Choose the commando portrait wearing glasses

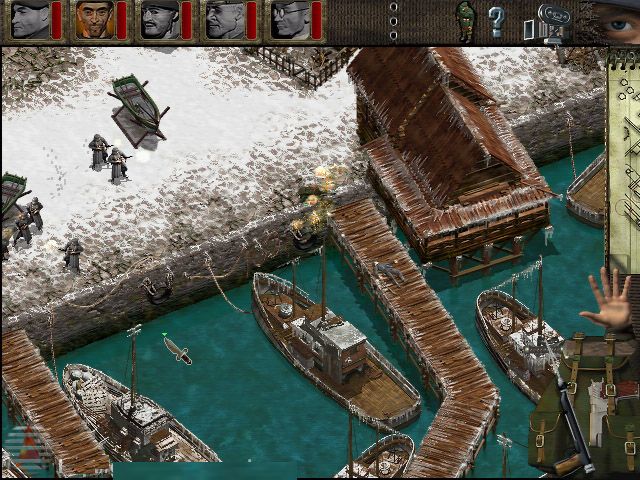289,20
